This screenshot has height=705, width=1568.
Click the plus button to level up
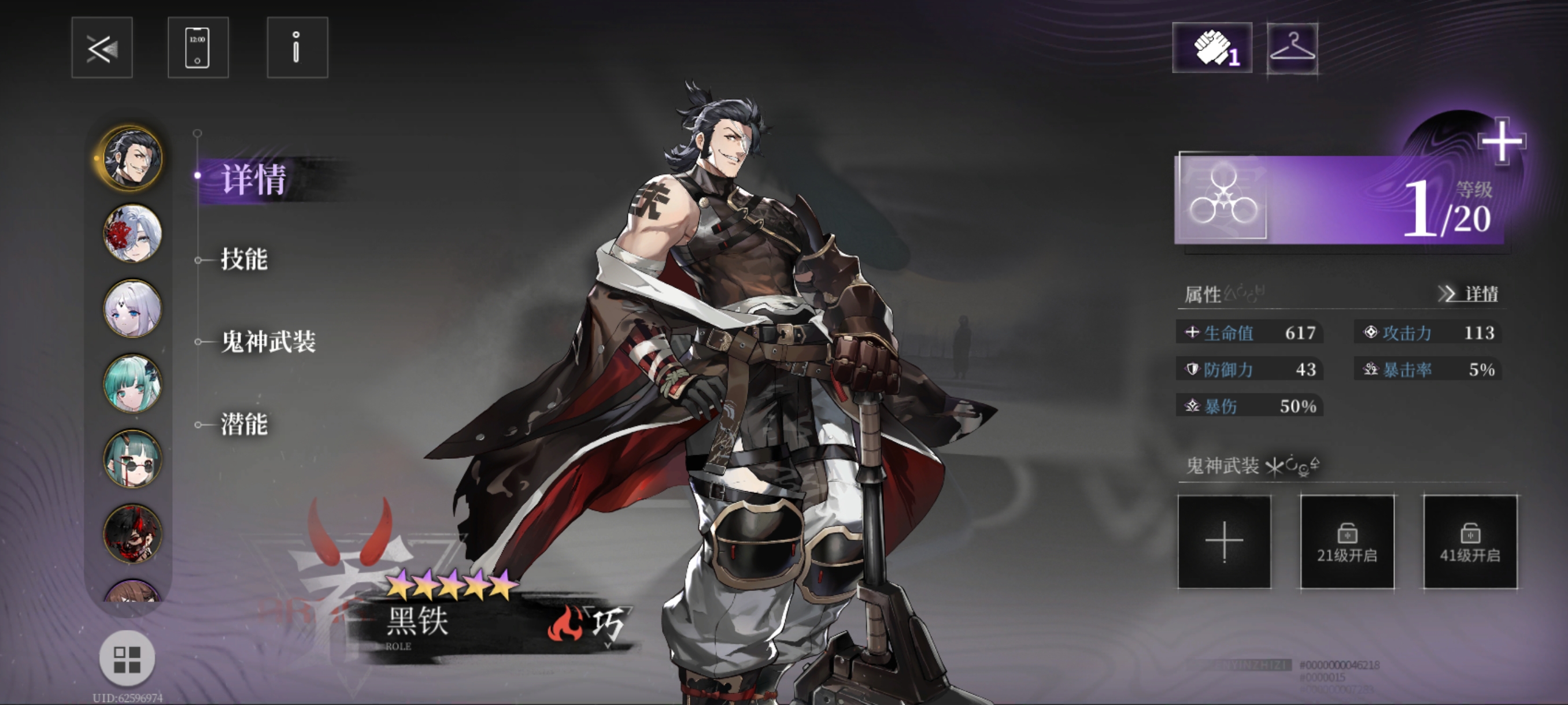pyautogui.click(x=1501, y=141)
